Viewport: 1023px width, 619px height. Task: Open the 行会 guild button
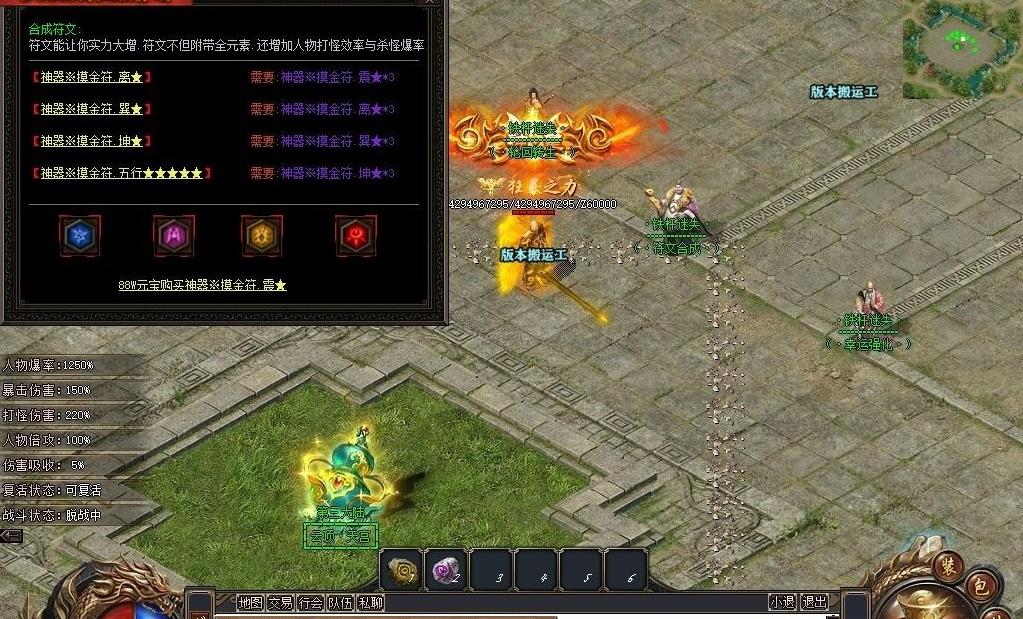click(310, 602)
